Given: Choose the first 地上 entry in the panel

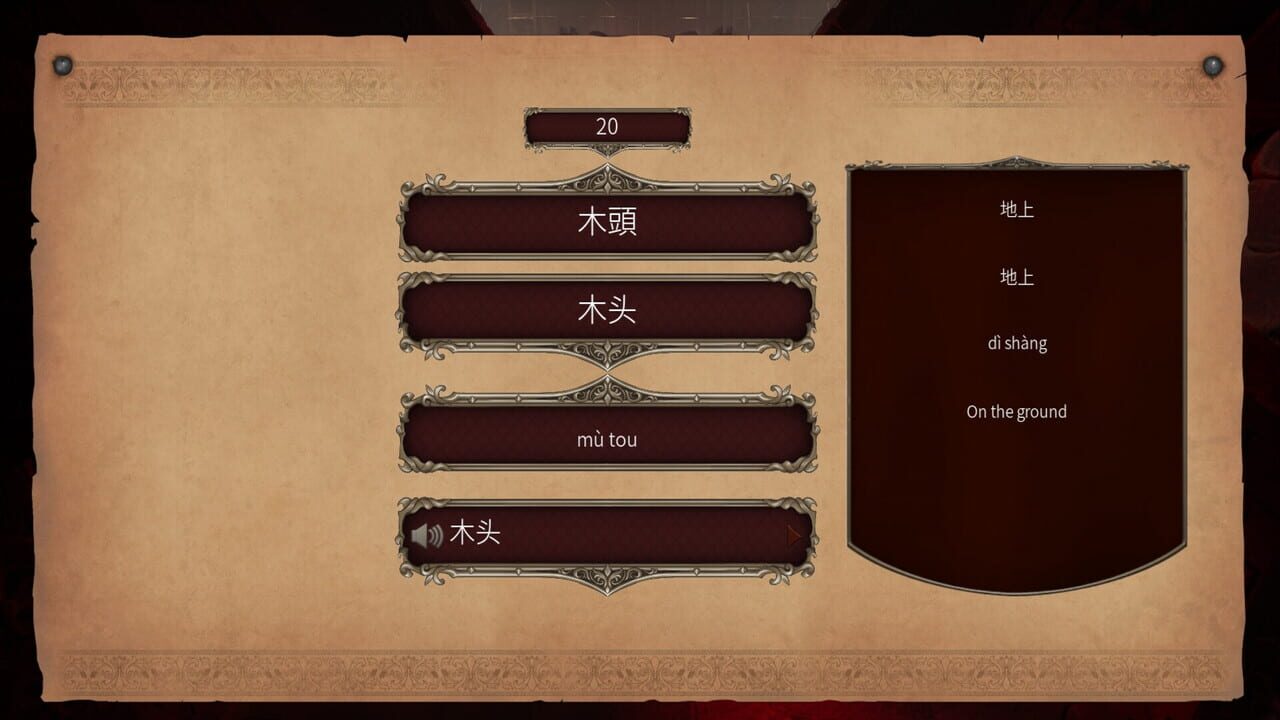Looking at the screenshot, I should (1019, 209).
